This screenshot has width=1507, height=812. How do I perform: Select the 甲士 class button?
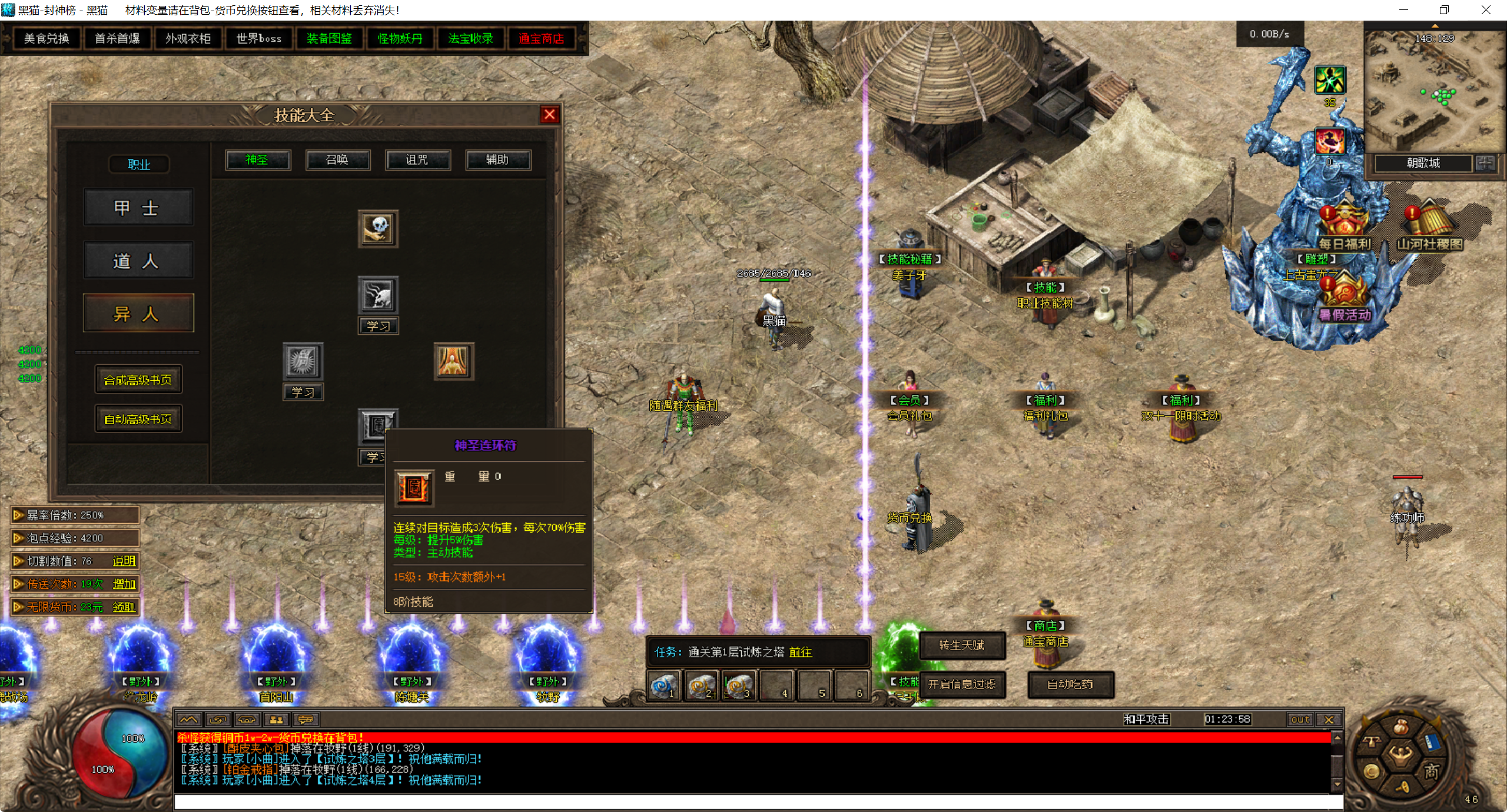pyautogui.click(x=138, y=208)
